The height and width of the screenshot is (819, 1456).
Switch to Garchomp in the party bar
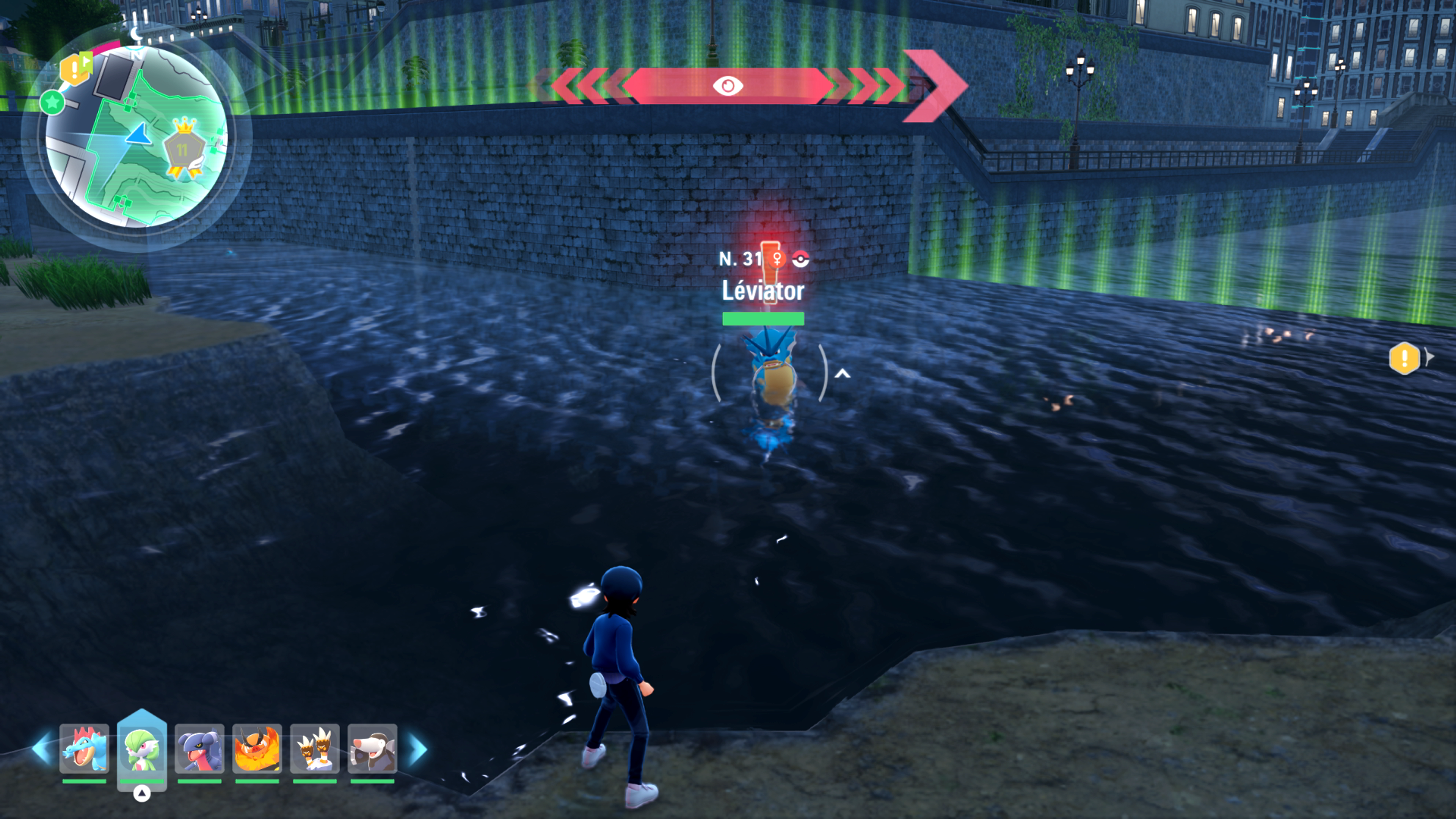coord(199,749)
